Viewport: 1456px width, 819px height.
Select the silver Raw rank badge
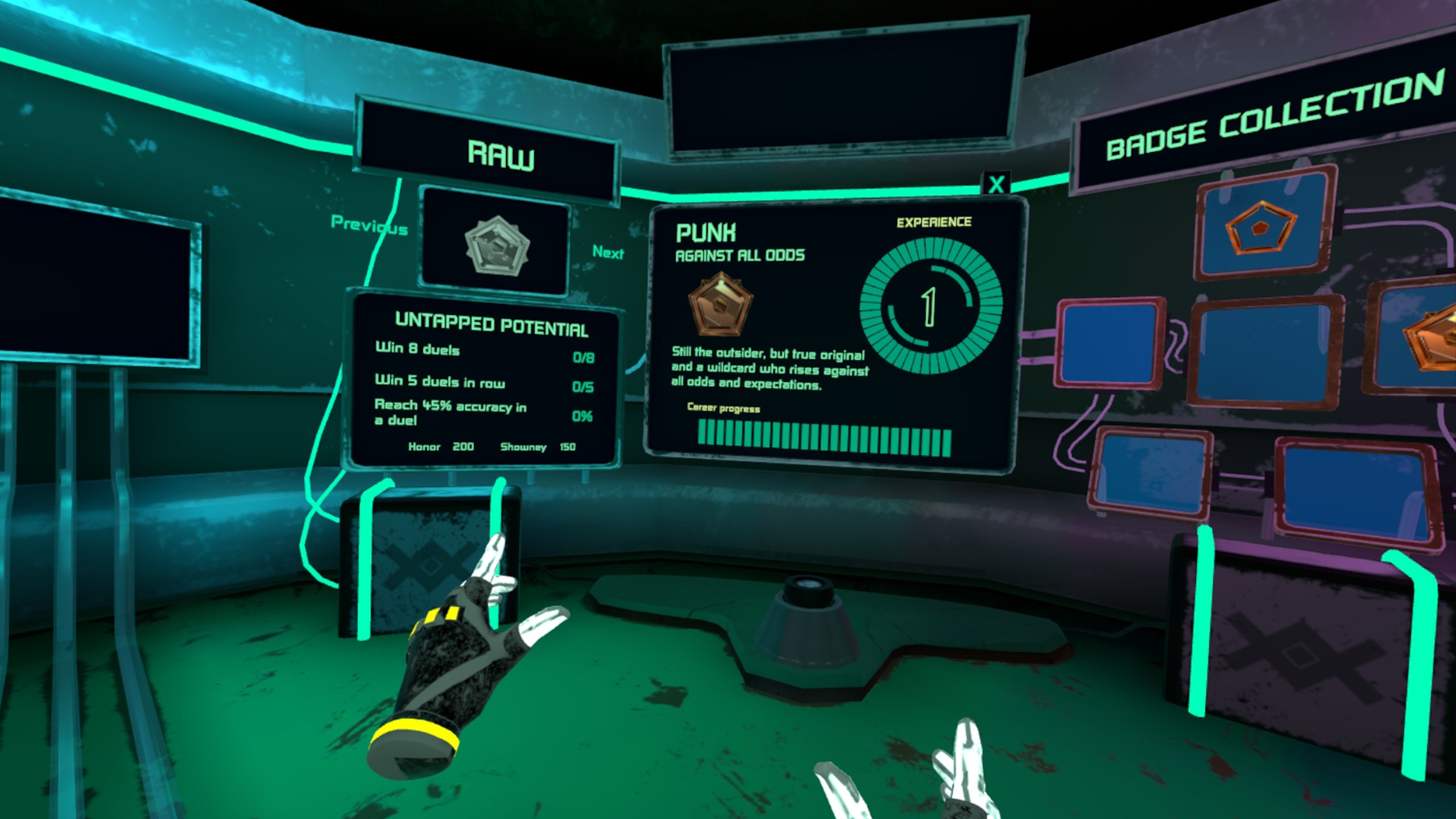(x=497, y=246)
